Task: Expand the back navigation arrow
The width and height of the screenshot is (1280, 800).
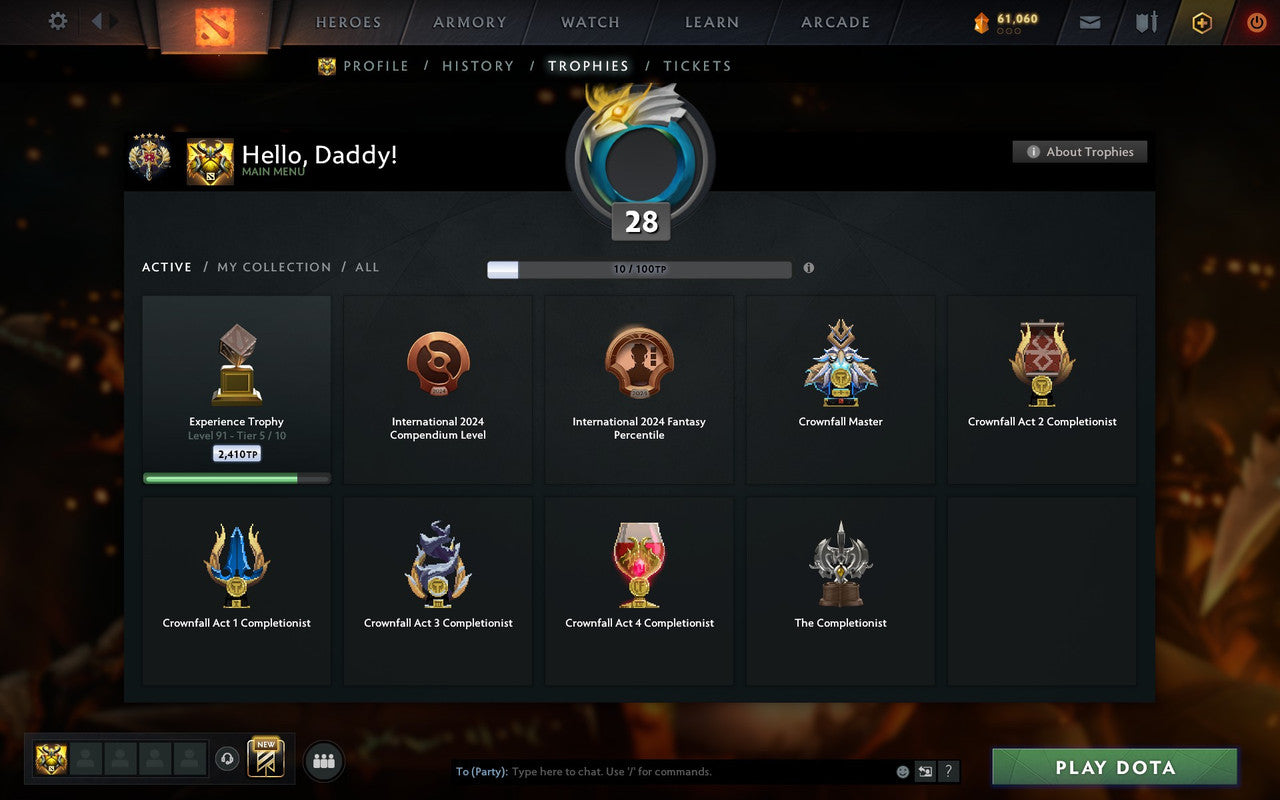Action: tap(96, 22)
